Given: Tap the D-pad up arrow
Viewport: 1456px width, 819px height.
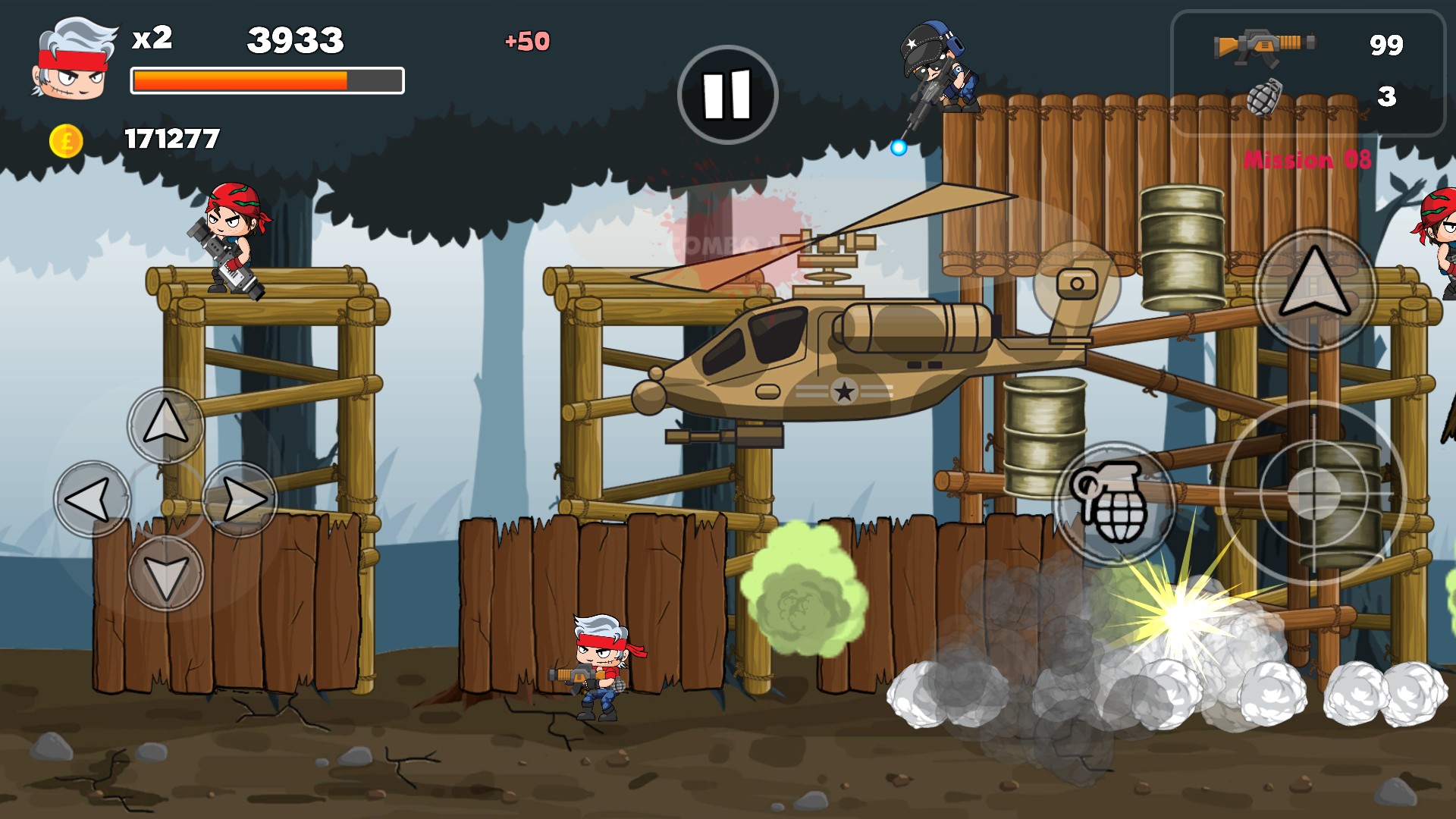Looking at the screenshot, I should 165,425.
